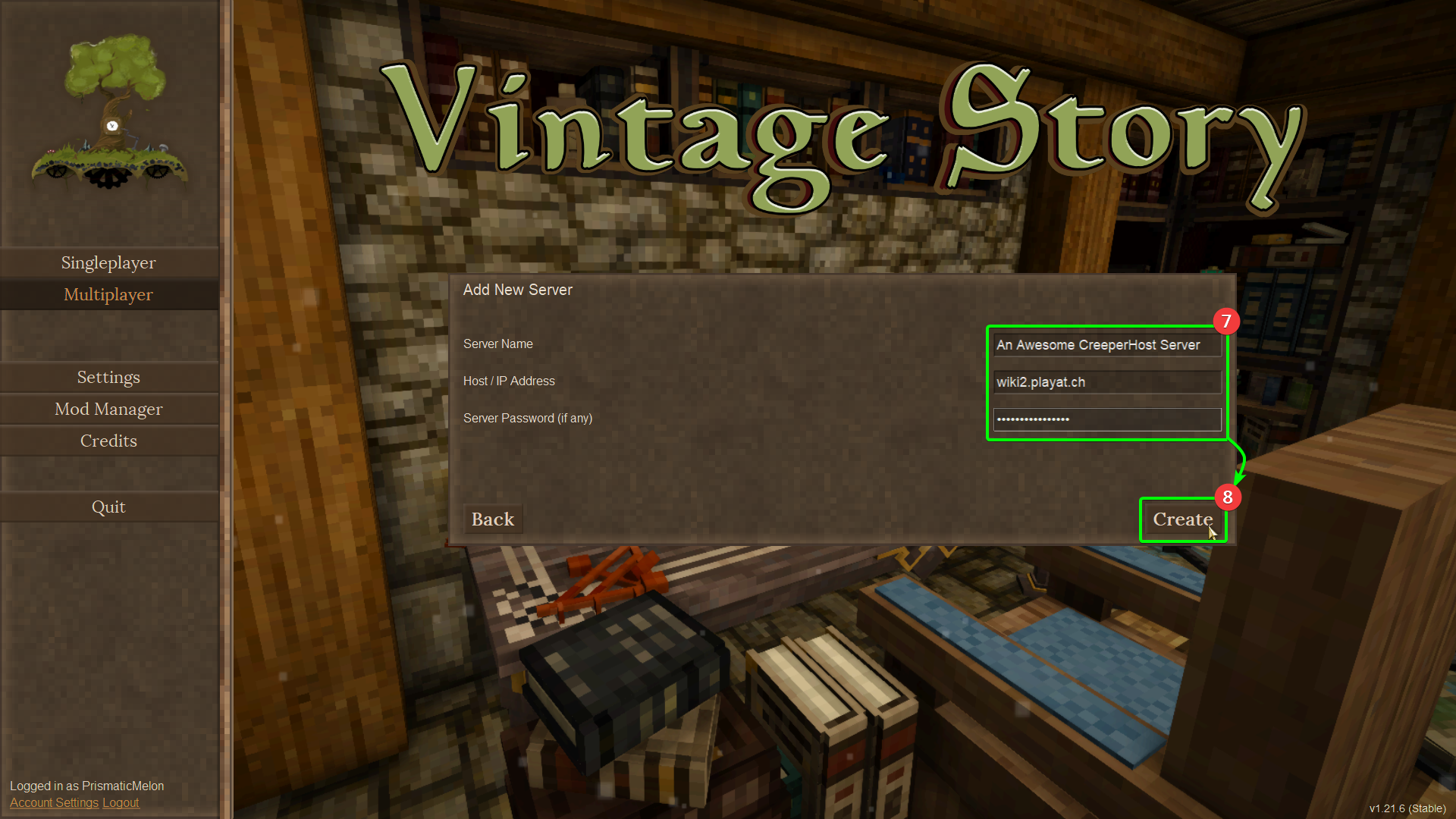The image size is (1456, 819).
Task: Open Account Settings link
Action: click(x=53, y=802)
